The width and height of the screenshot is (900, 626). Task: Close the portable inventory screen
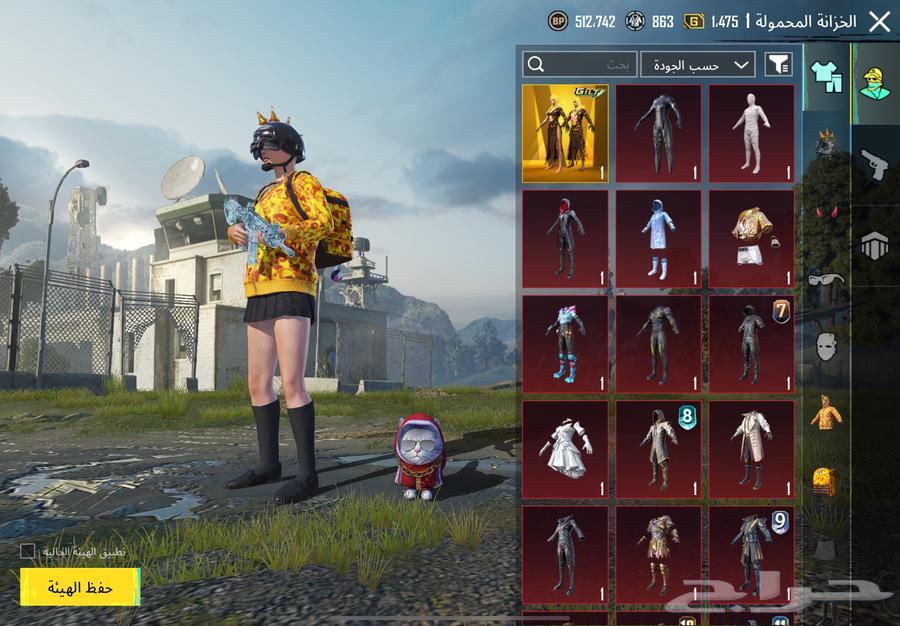coord(879,21)
